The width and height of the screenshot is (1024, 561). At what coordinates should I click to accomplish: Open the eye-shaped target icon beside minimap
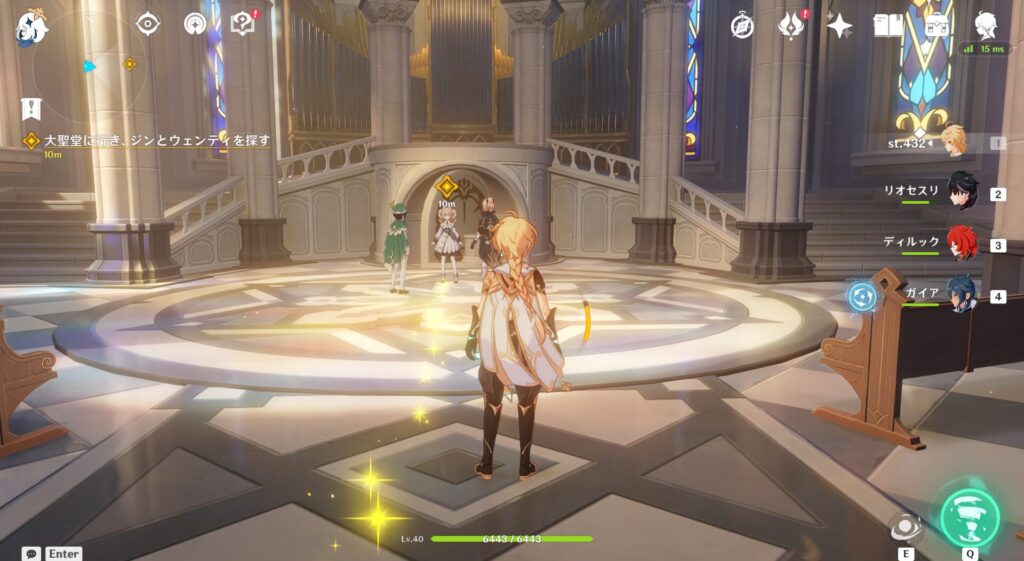[x=148, y=24]
